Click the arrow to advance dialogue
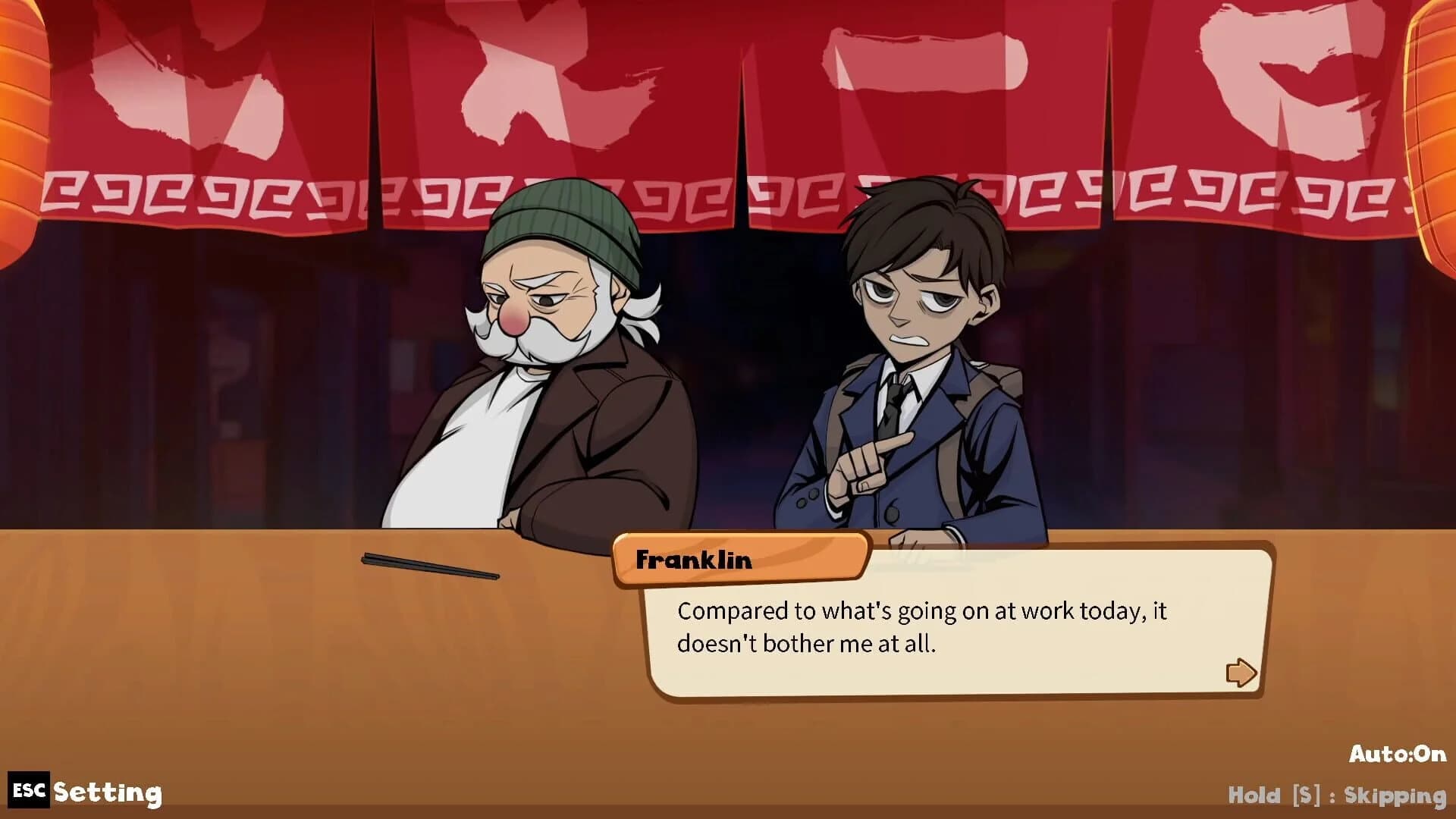This screenshot has height=819, width=1456. click(x=1241, y=672)
